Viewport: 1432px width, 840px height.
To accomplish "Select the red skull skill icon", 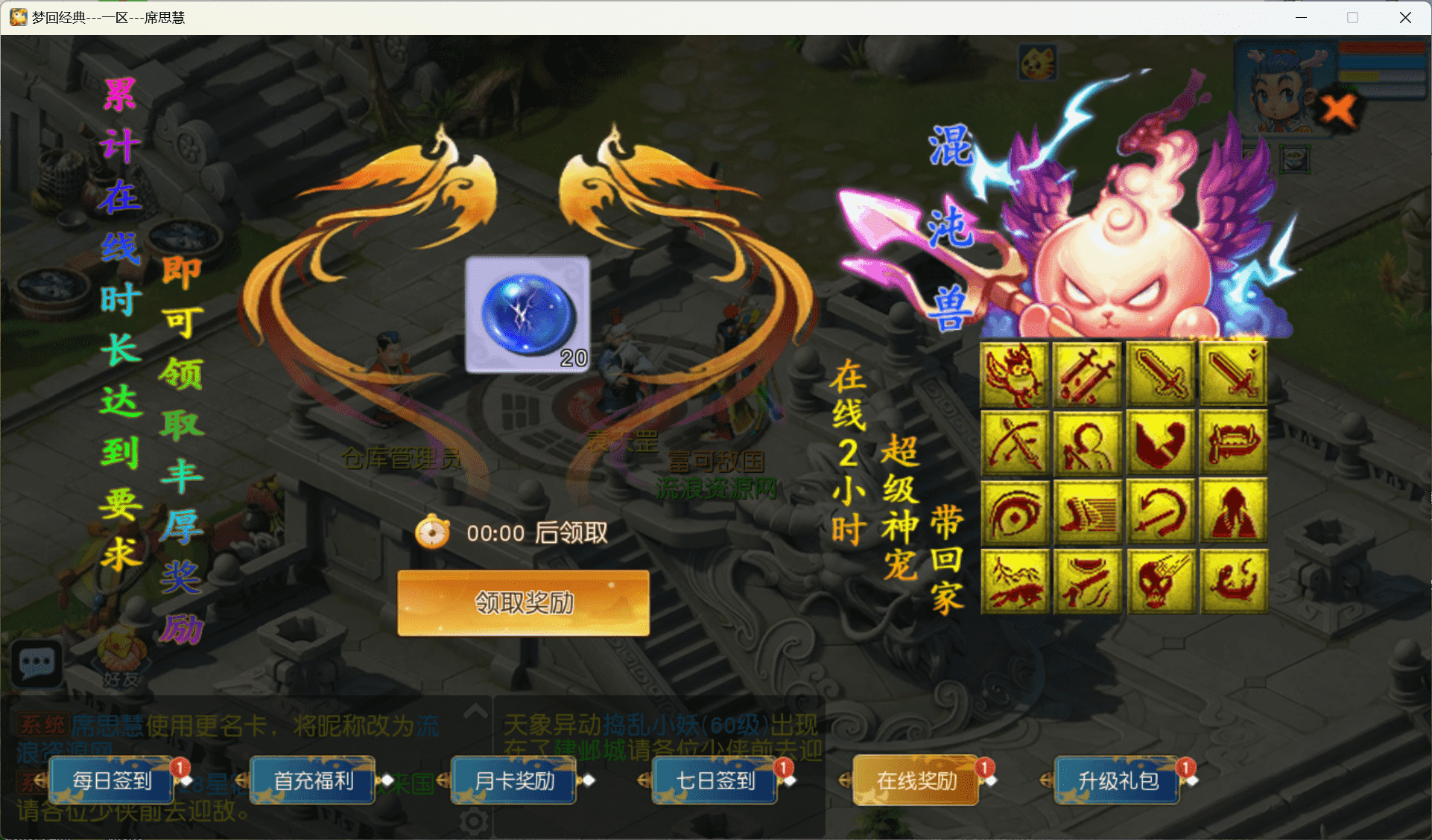I will coord(1160,582).
